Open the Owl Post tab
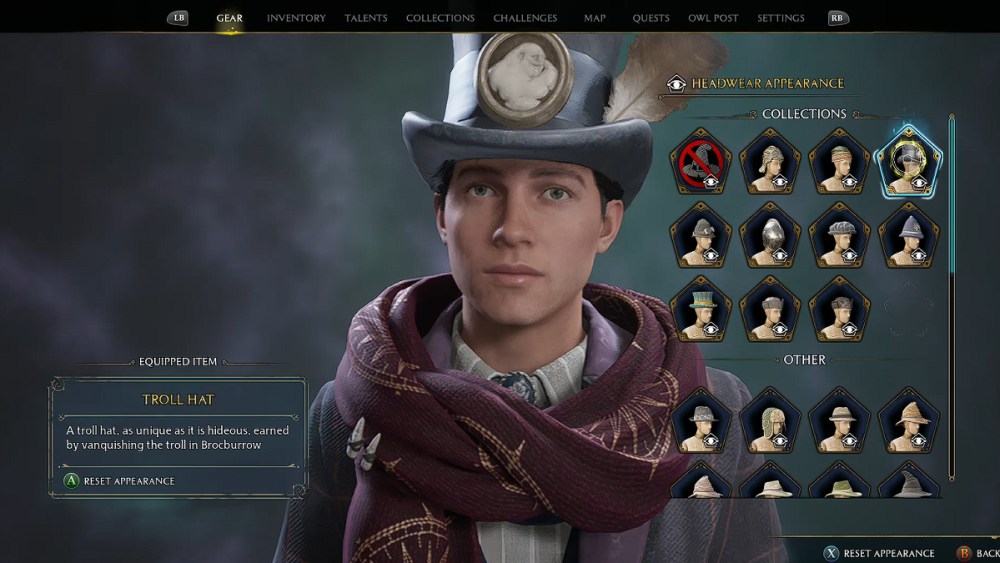Viewport: 1000px width, 563px height. pyautogui.click(x=713, y=18)
